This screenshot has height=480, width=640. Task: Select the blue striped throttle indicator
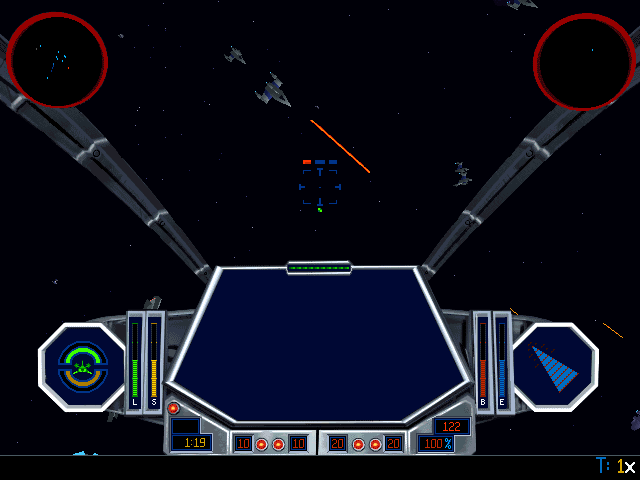click(555, 366)
